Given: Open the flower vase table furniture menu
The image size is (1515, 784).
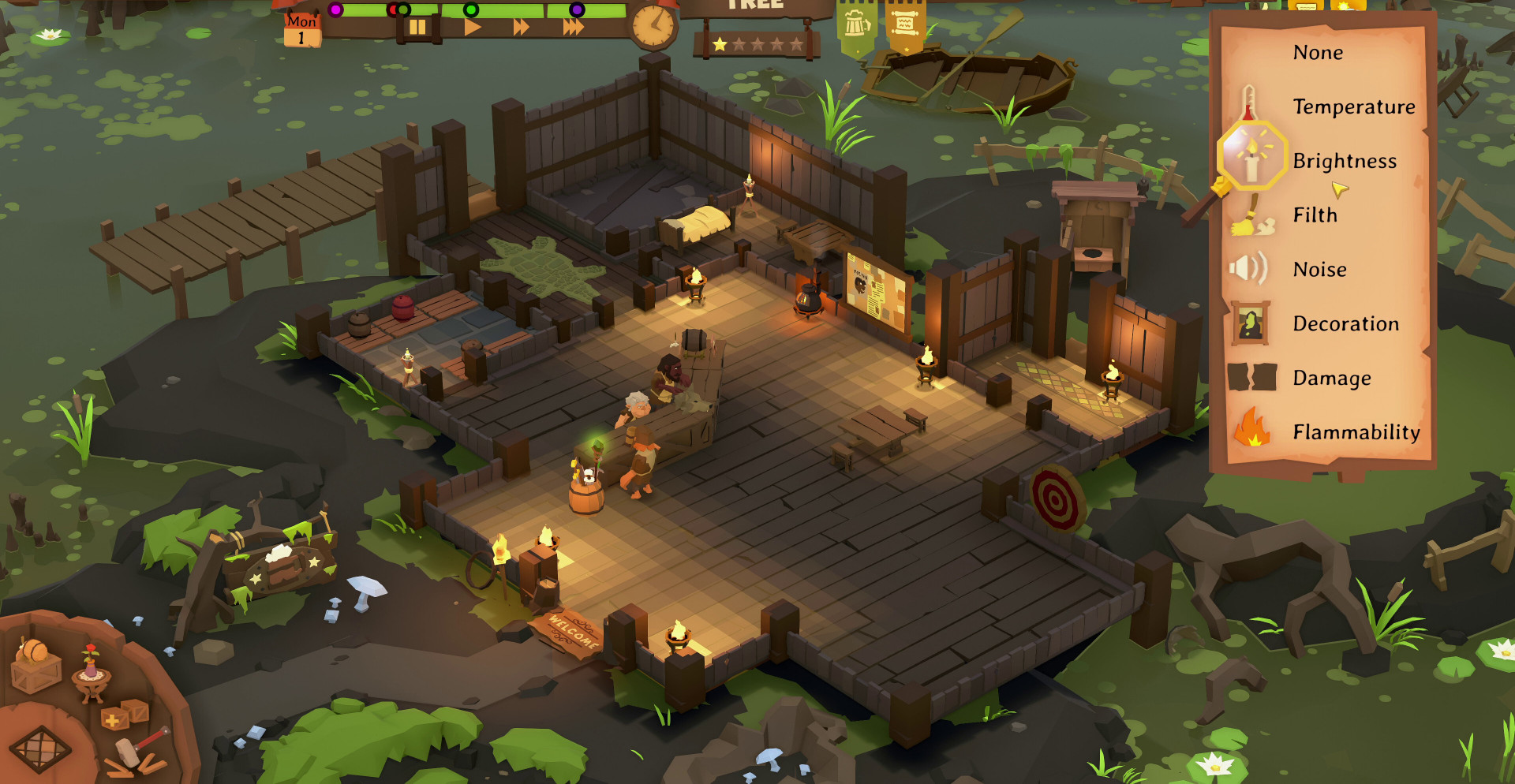Looking at the screenshot, I should point(91,673).
